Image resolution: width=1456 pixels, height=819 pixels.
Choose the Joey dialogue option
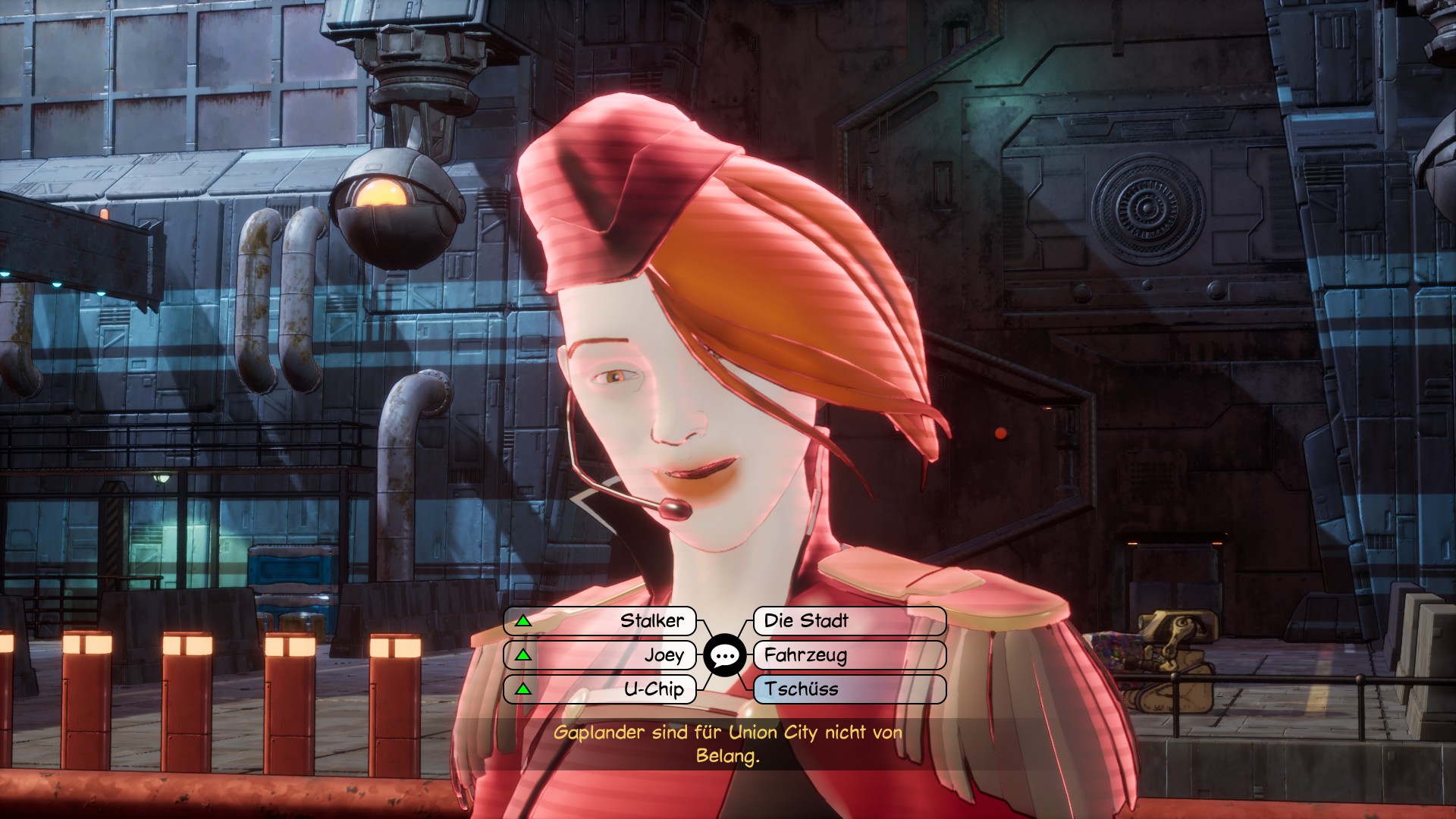tap(600, 655)
